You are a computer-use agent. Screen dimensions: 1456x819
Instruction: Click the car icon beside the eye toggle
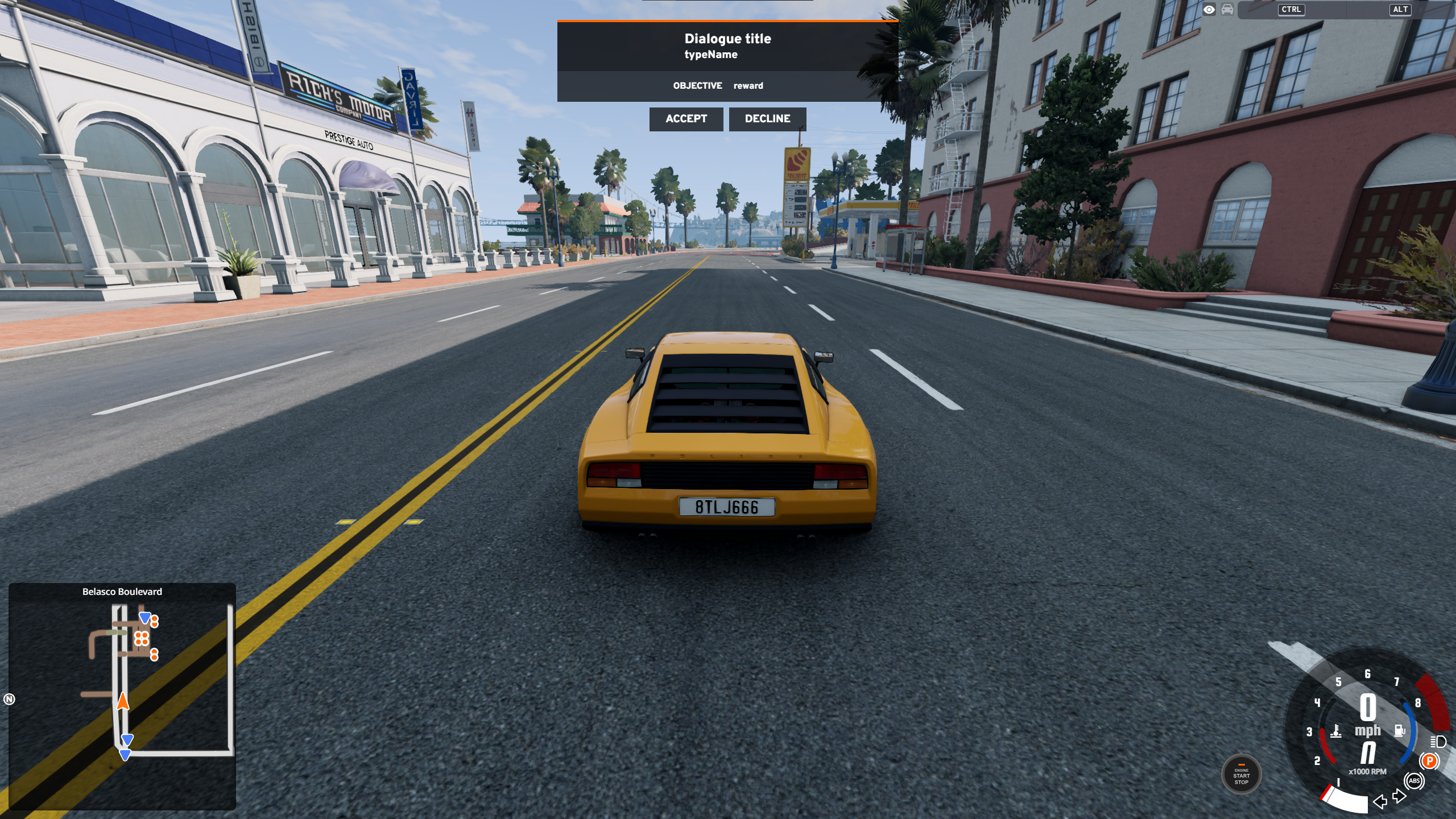pyautogui.click(x=1227, y=10)
